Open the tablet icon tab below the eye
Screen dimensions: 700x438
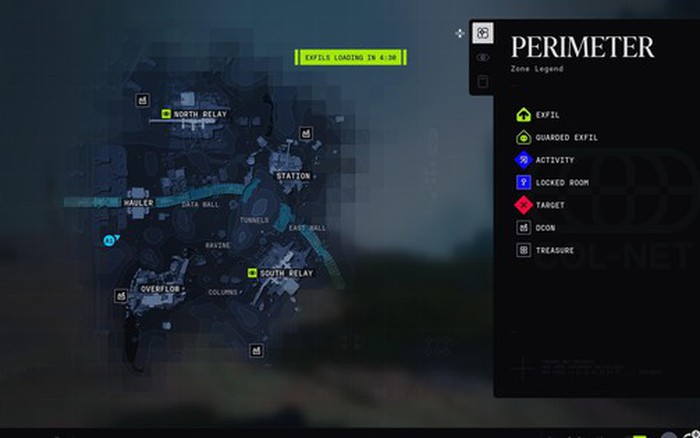[483, 82]
